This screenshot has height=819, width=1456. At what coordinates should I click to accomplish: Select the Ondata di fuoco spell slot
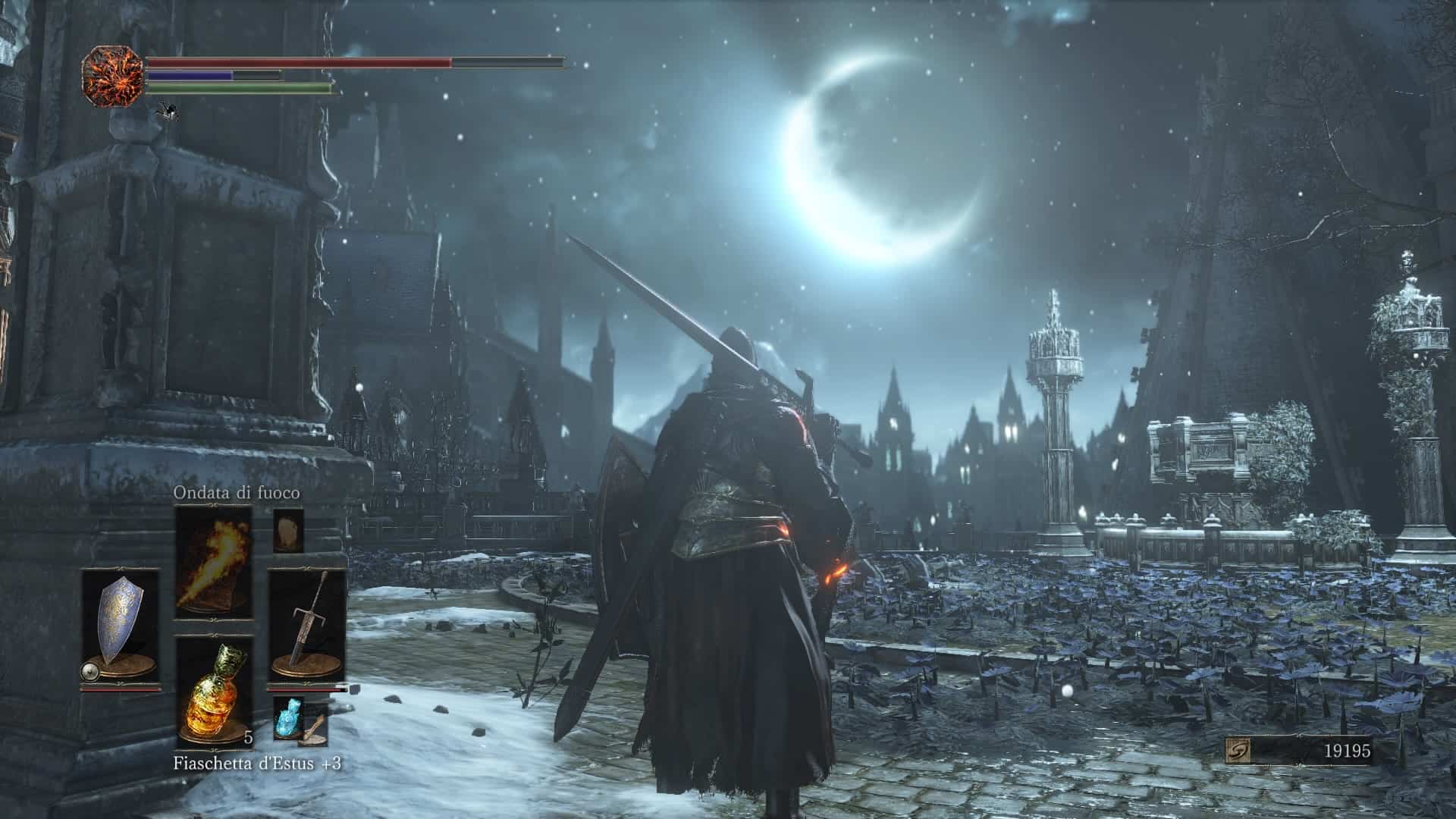coord(213,563)
